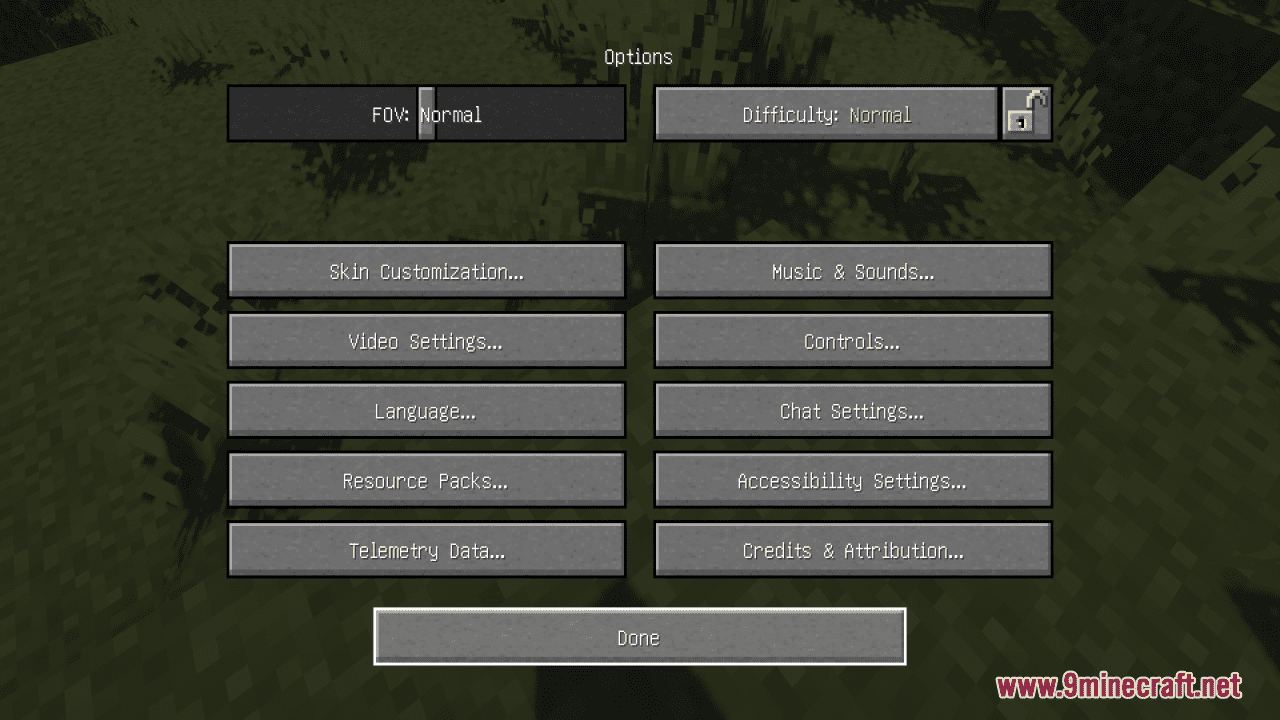View Credits & Attribution
Screen dimensions: 1280x720
coord(852,549)
